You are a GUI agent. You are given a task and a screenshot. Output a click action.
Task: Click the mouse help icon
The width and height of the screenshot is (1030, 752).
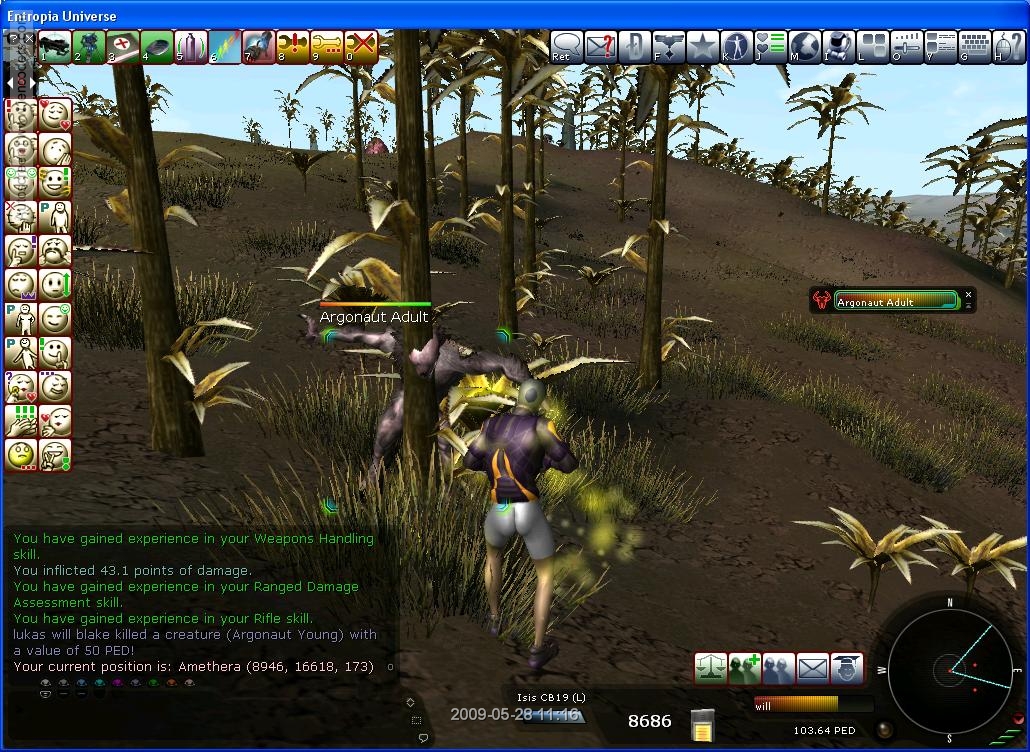[x=1009, y=46]
